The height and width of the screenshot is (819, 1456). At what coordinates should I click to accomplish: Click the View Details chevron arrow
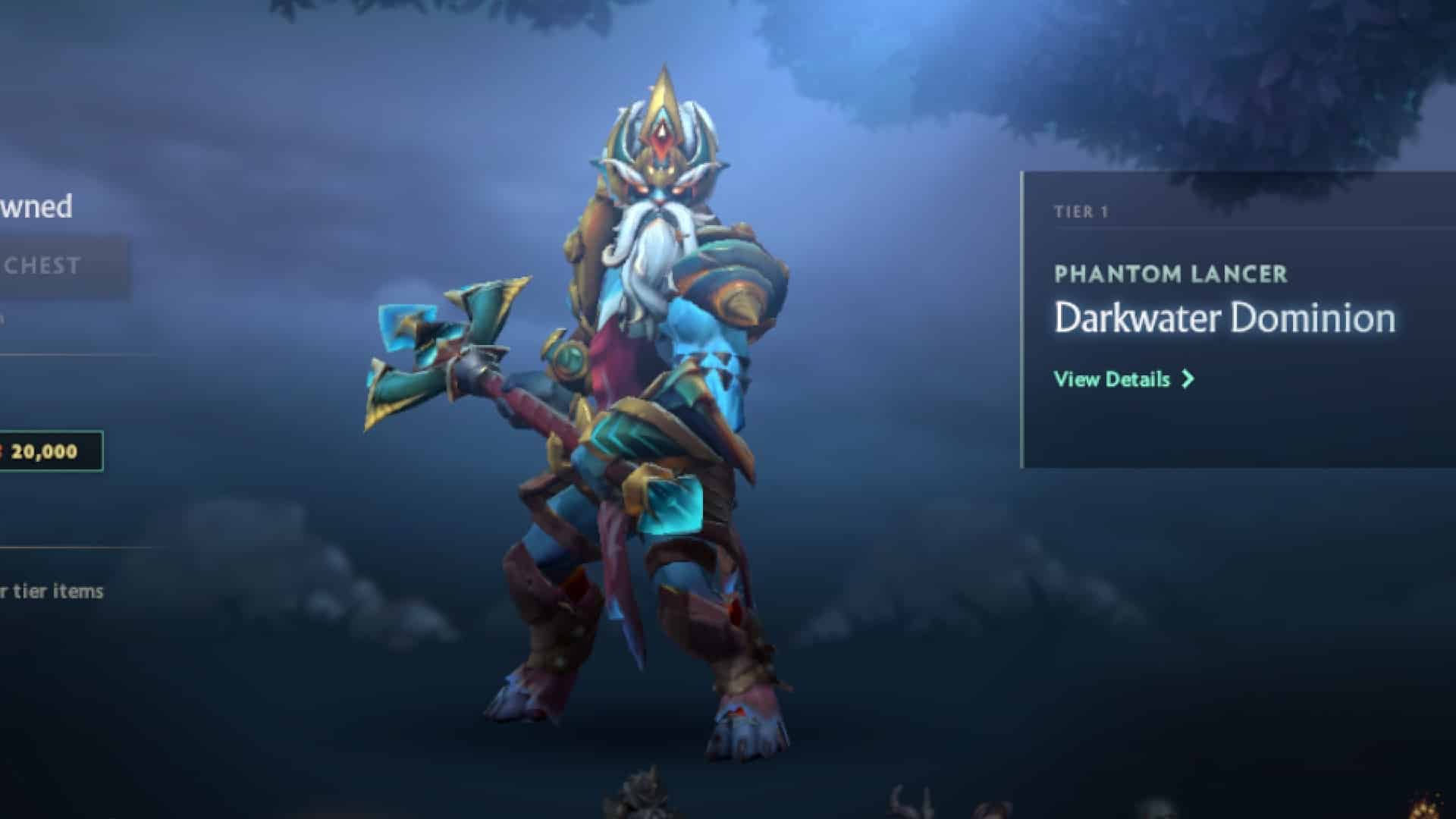point(1188,379)
